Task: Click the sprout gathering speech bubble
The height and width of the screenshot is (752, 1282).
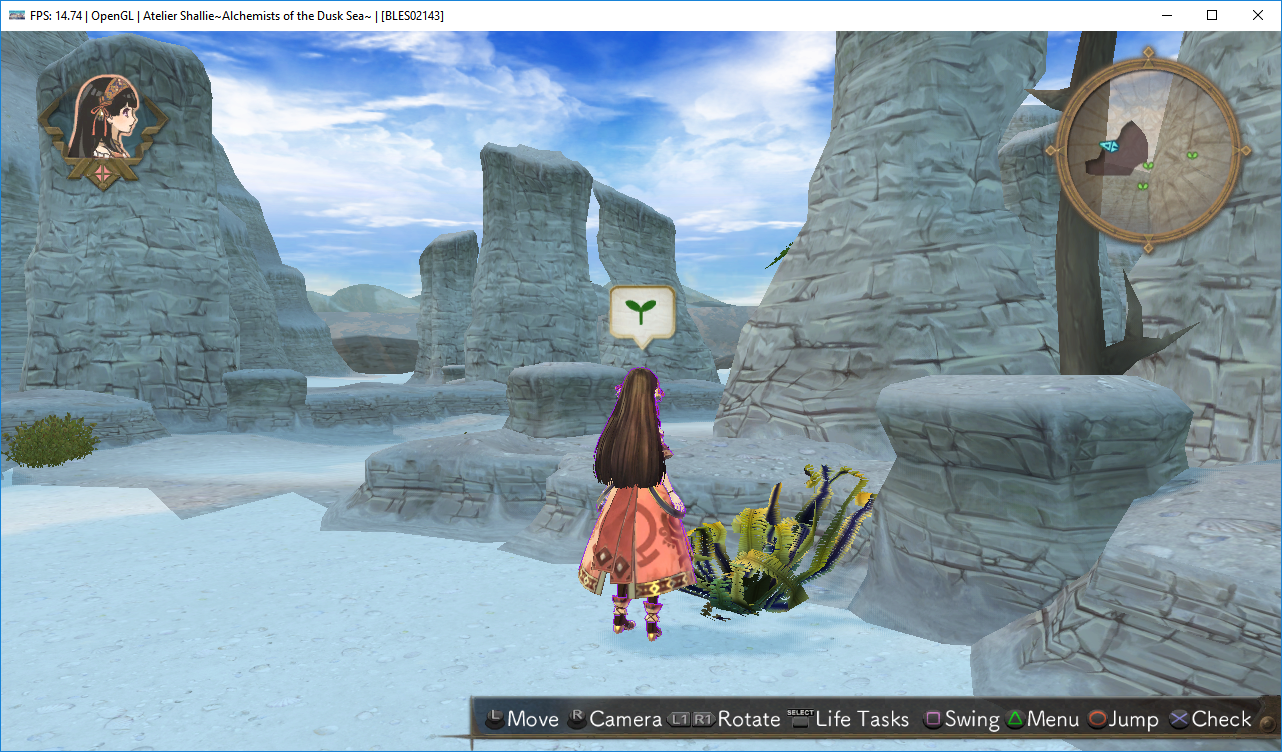Action: click(x=642, y=314)
